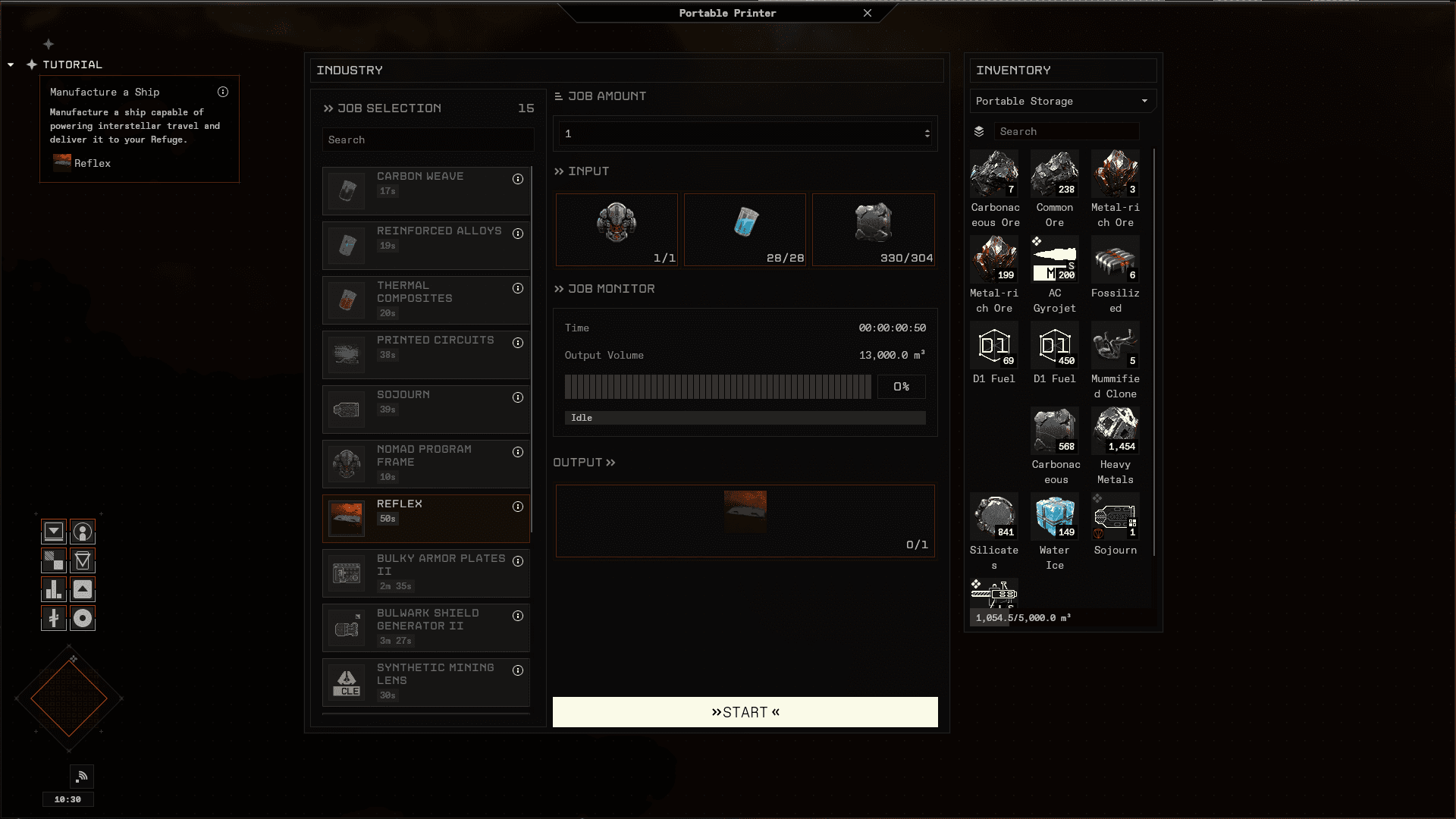Click the job amount input field

click(x=739, y=133)
